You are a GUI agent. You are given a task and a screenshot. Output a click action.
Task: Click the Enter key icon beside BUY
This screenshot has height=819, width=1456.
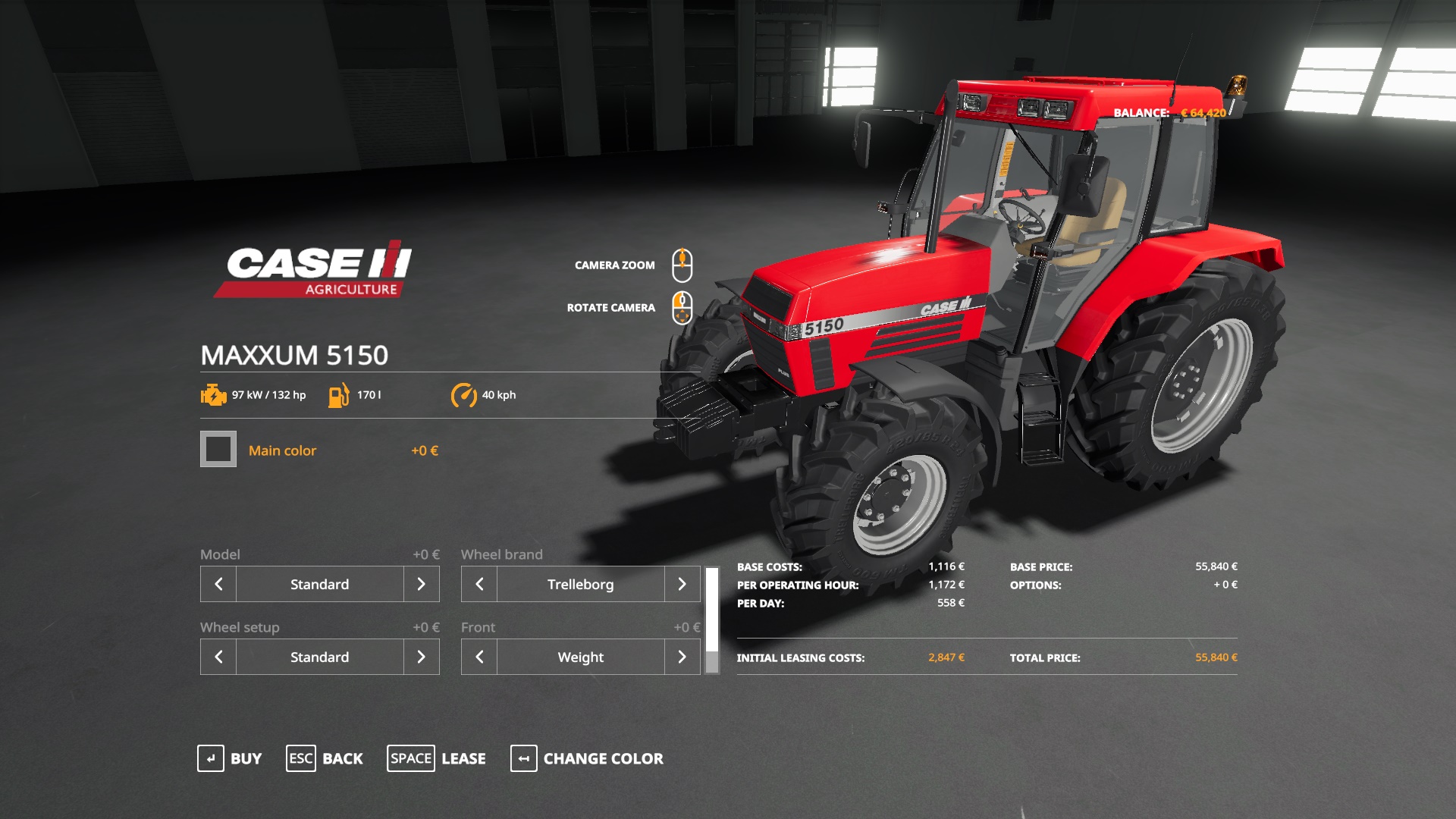212,758
